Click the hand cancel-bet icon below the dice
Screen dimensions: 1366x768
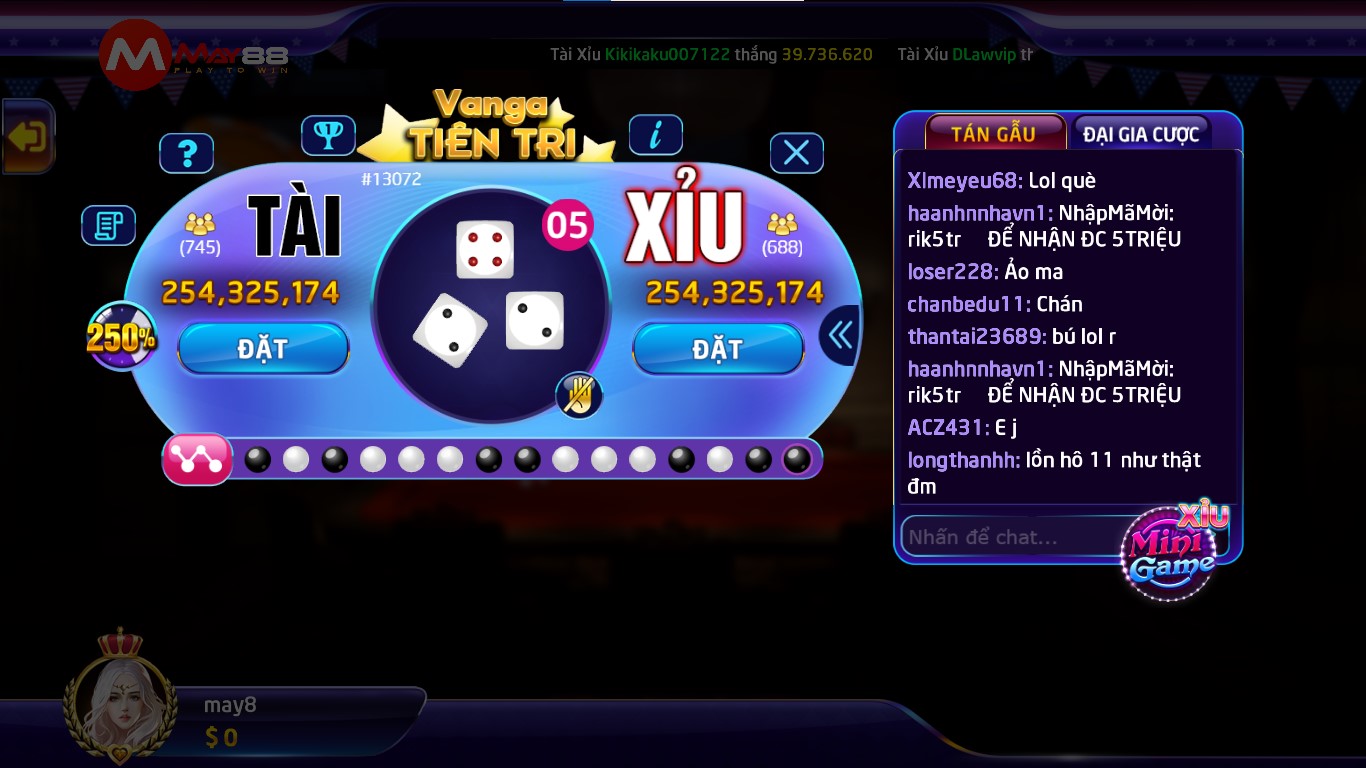click(x=578, y=397)
